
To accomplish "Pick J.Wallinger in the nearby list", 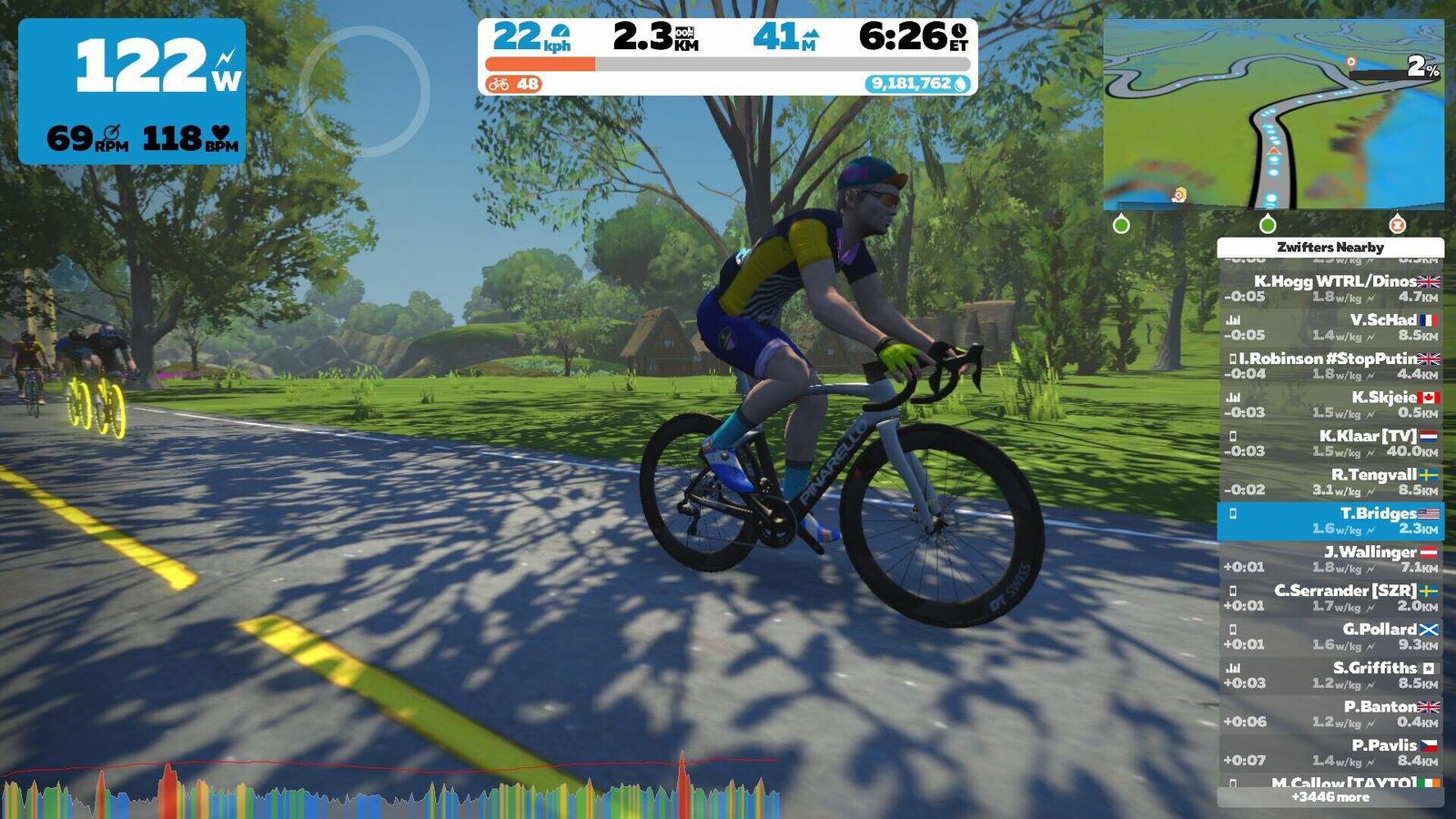I will click(1330, 559).
